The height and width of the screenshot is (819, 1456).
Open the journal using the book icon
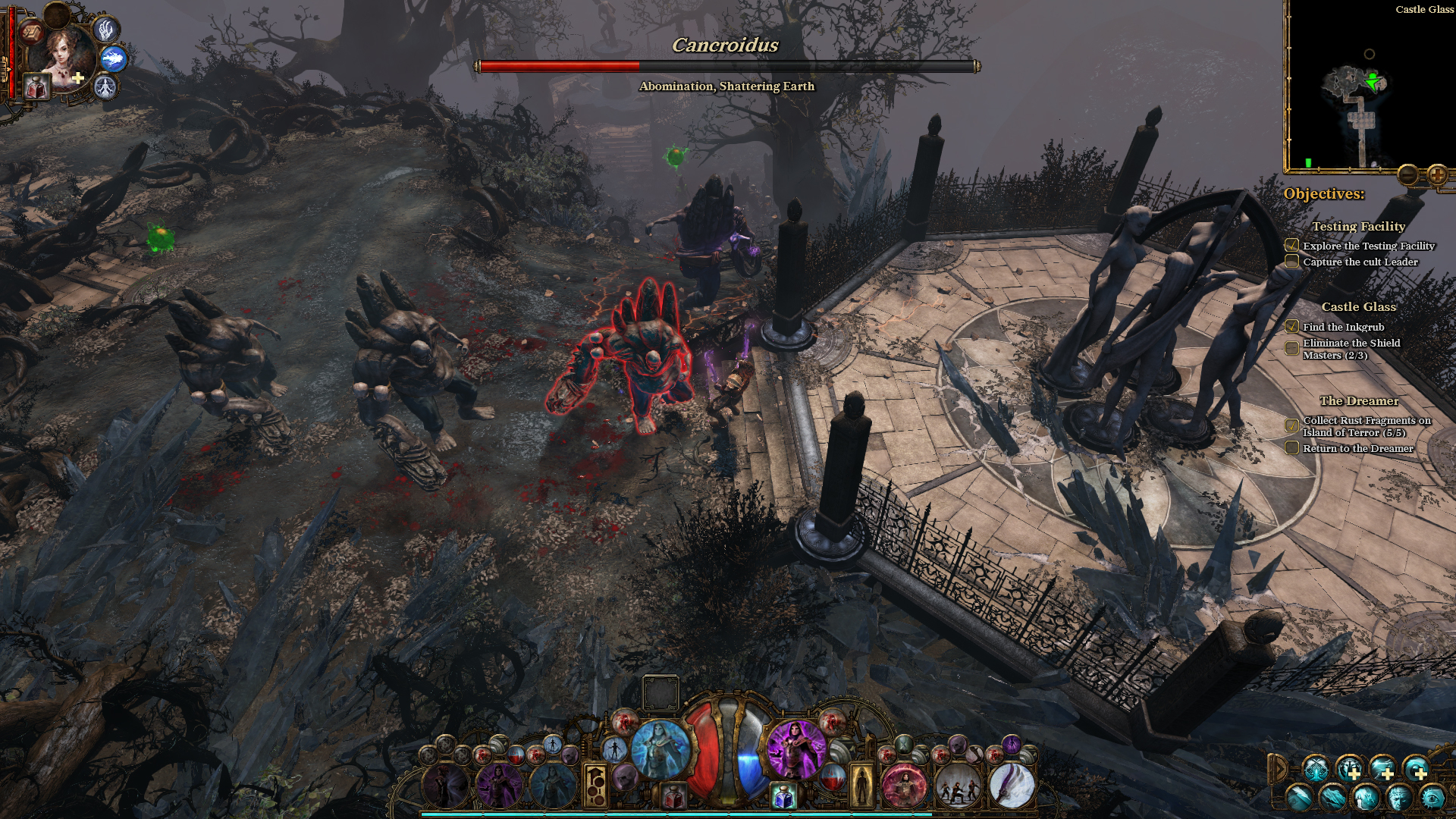32,33
